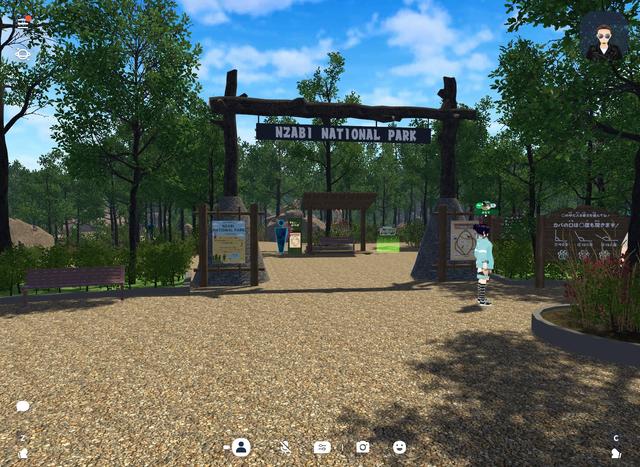Toggle the muted microphone
The width and height of the screenshot is (640, 467).
point(284,447)
